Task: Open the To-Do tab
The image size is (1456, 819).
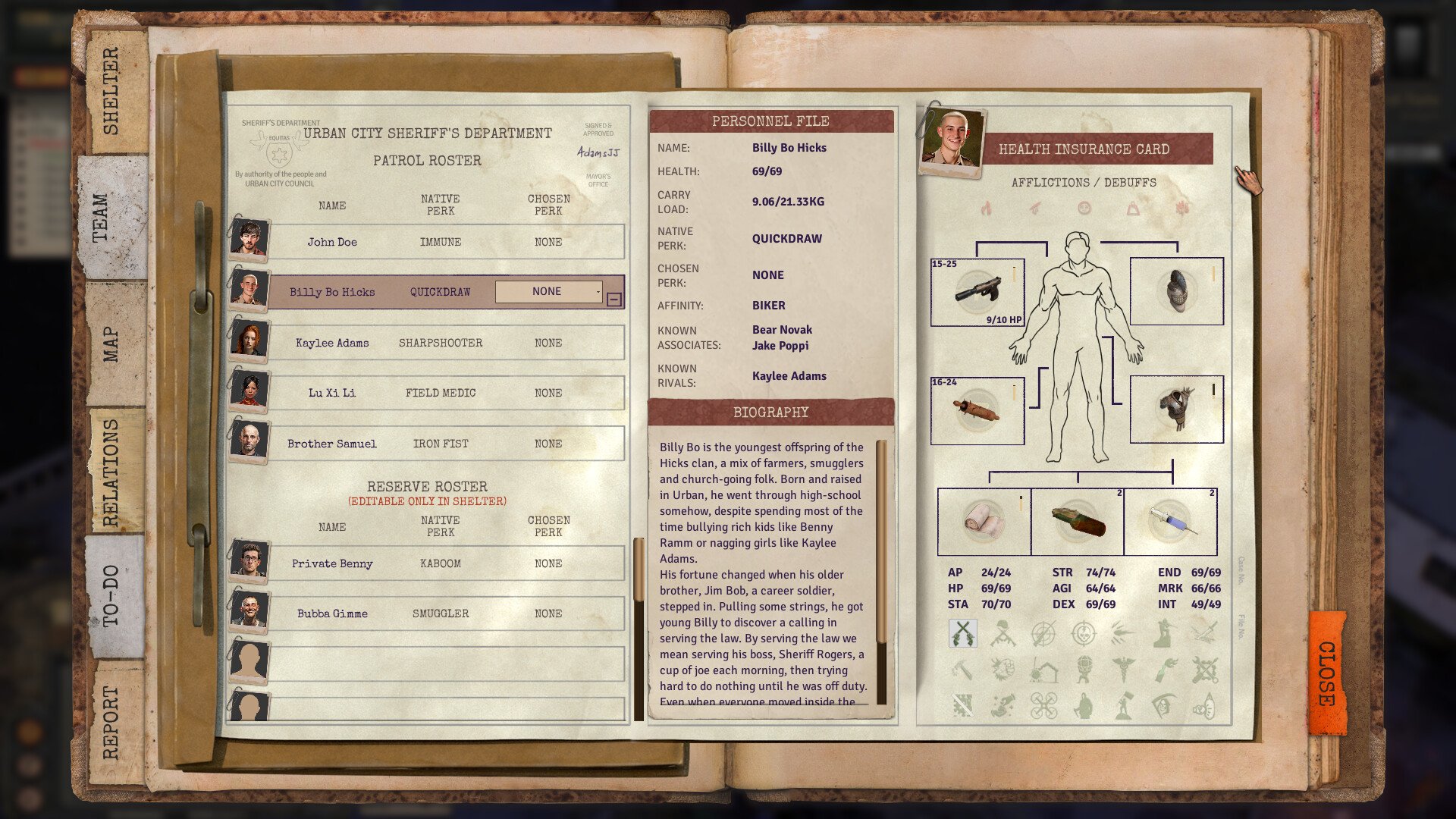Action: (111, 596)
